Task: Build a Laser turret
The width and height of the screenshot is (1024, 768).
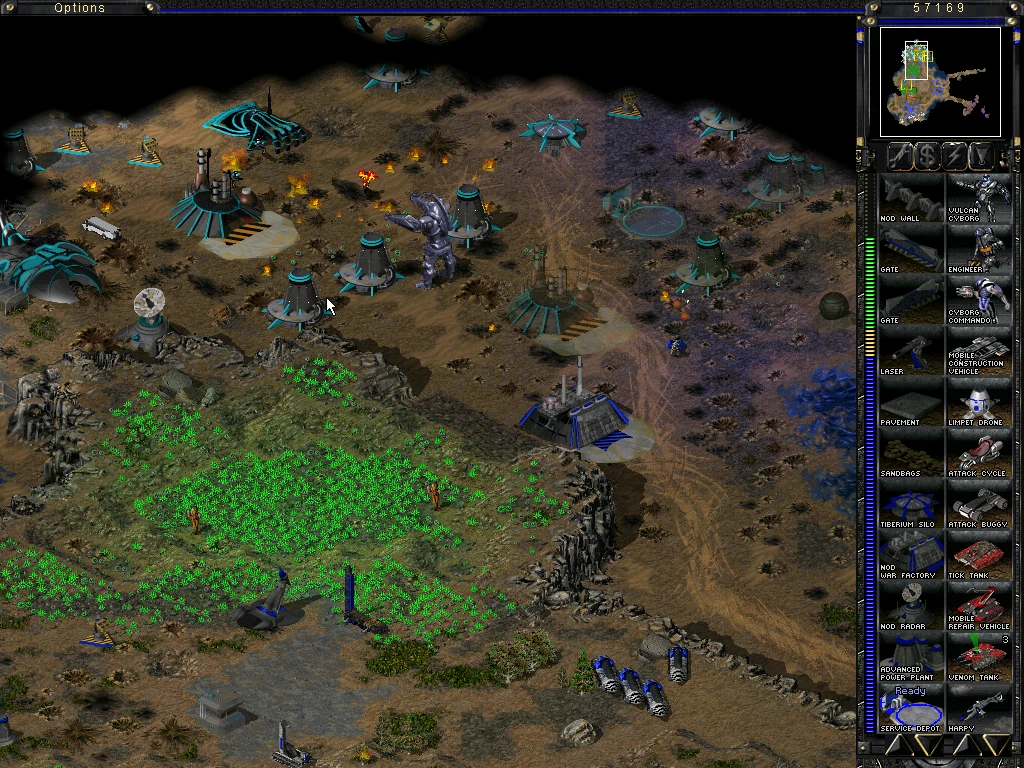Action: pos(910,351)
